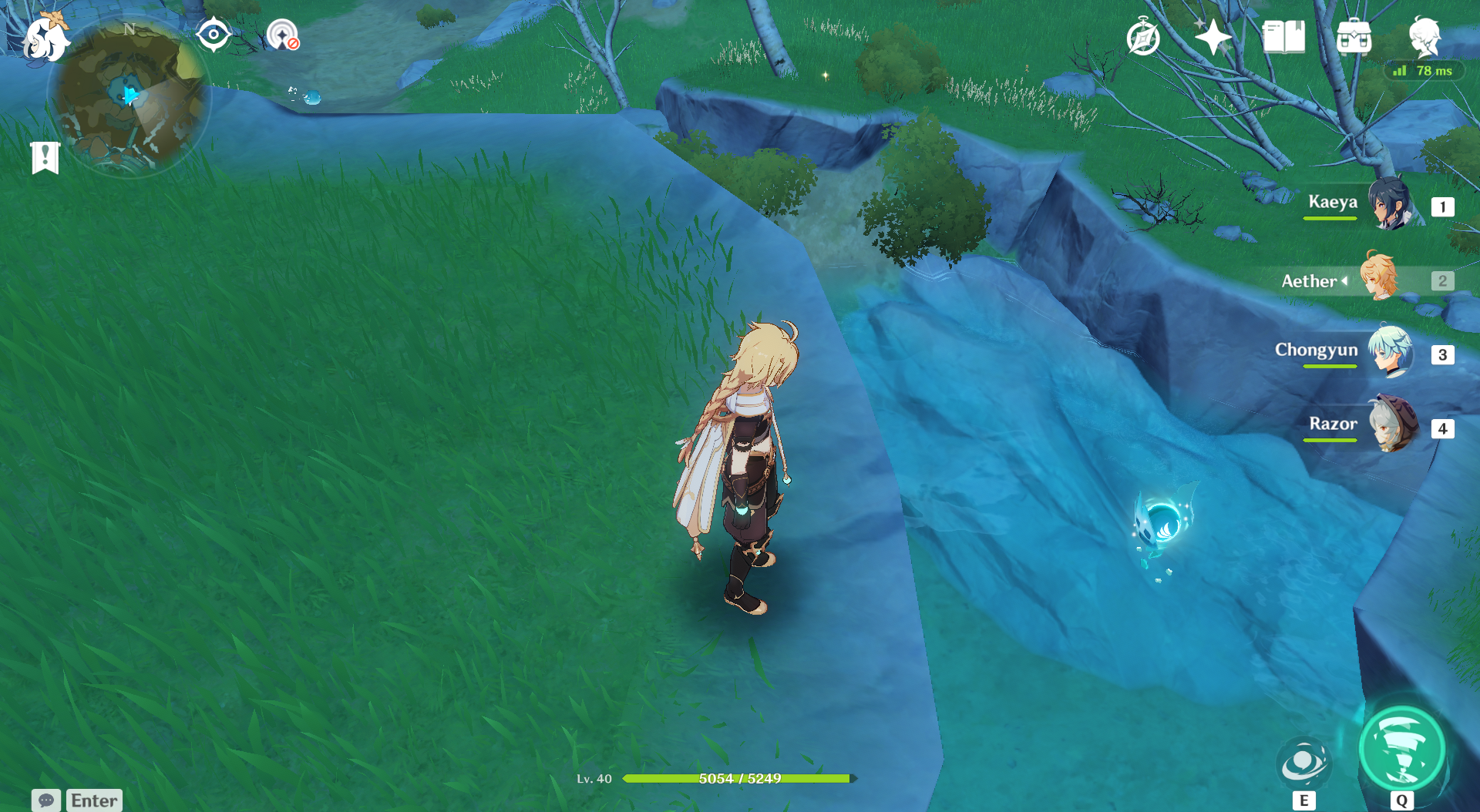Open the events compass icon
The image size is (1480, 812).
1142,37
